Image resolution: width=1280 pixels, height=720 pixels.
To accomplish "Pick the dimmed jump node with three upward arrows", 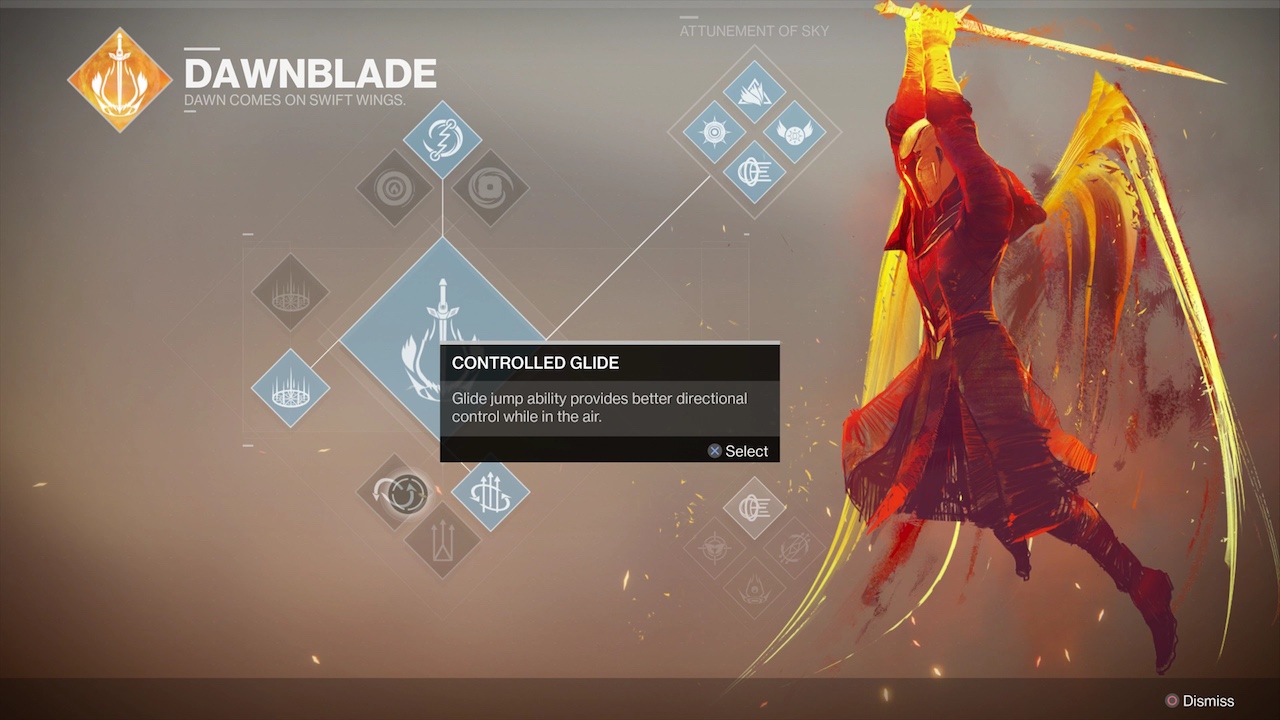I will (442, 540).
